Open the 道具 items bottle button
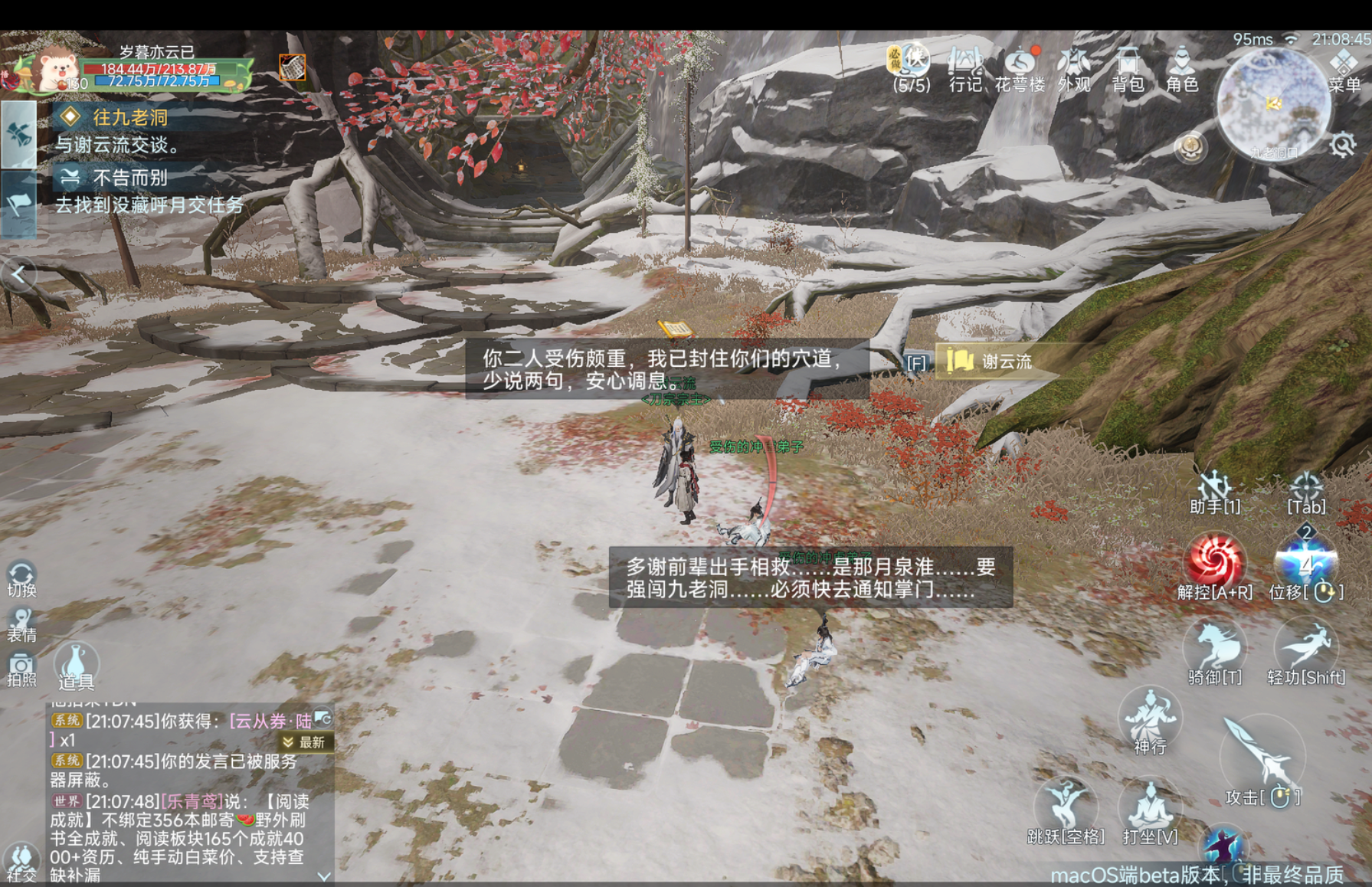 75,665
